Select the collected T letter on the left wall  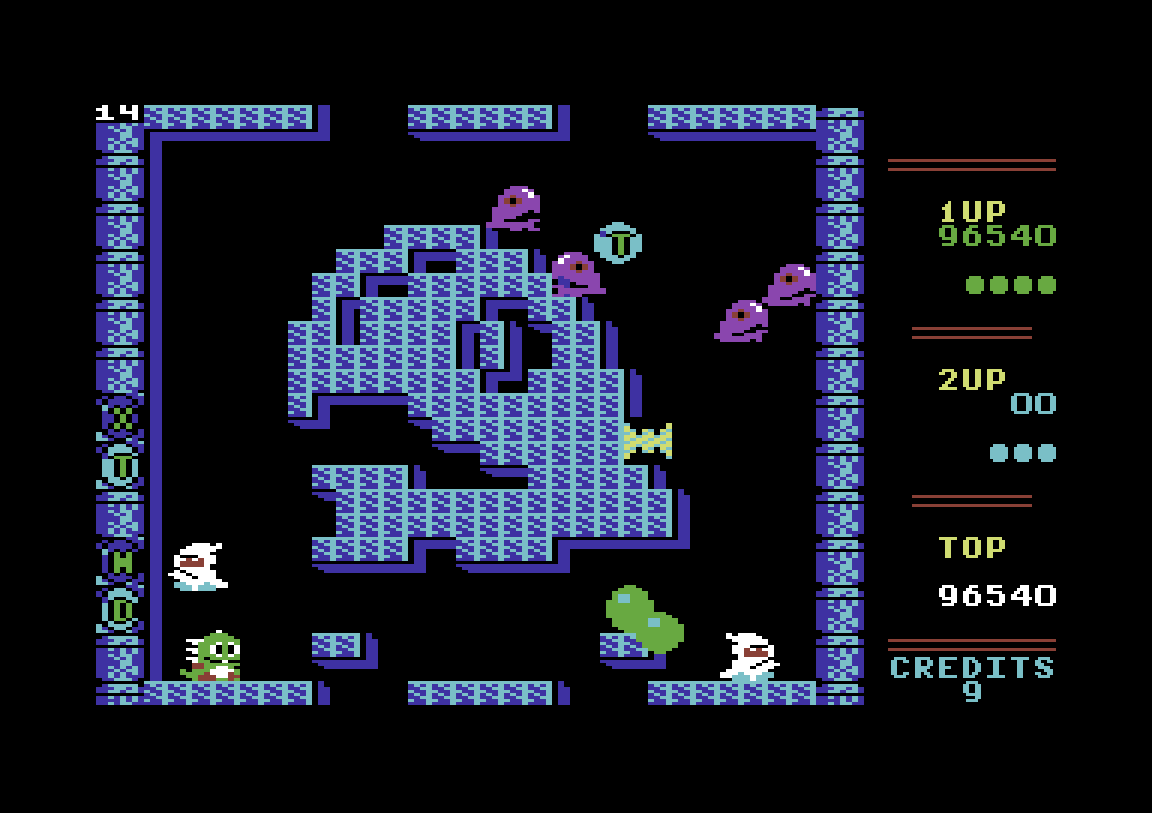121,466
